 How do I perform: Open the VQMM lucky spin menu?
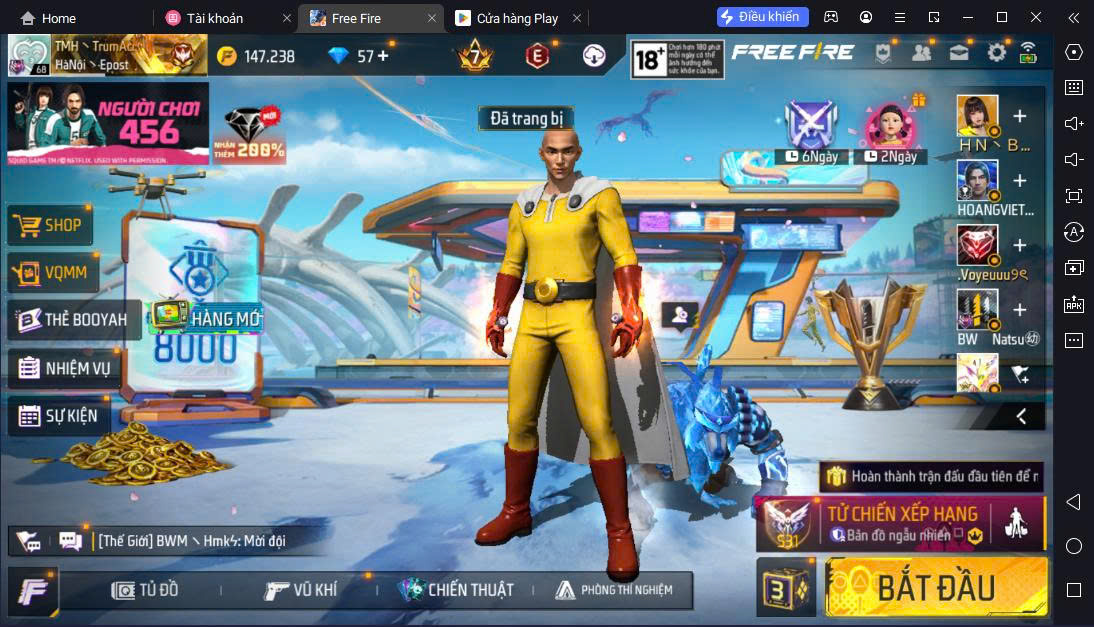(50, 272)
